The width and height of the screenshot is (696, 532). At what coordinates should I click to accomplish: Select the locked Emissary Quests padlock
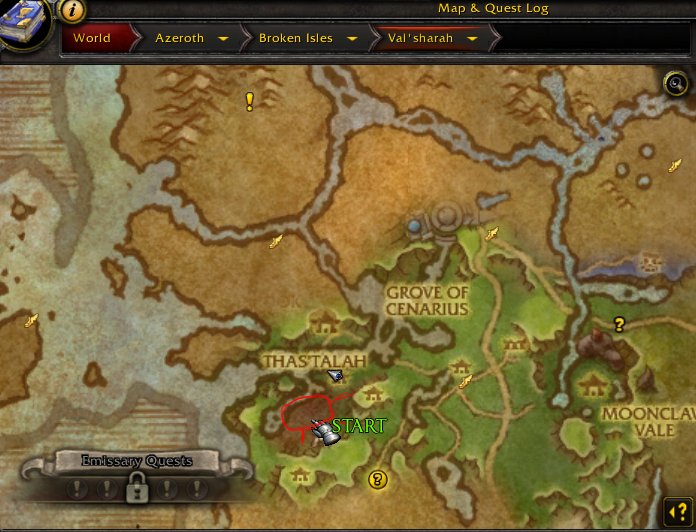coord(134,488)
